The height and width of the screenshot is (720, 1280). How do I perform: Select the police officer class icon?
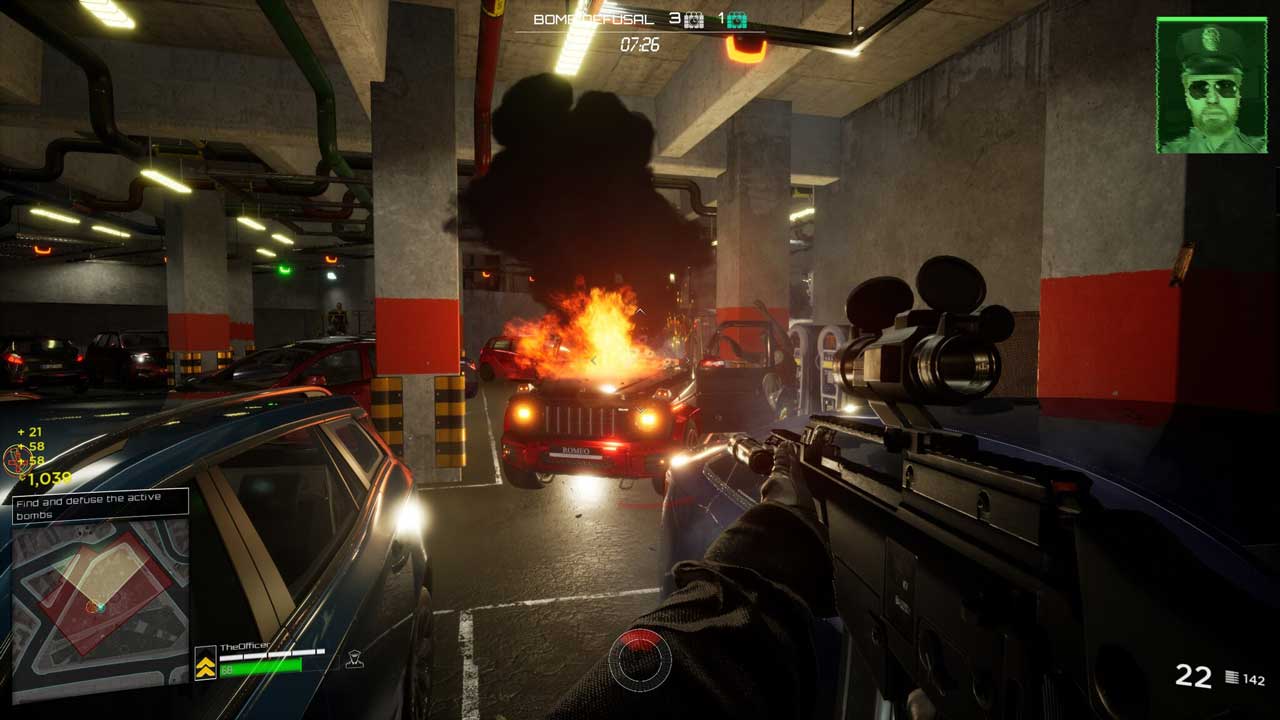pyautogui.click(x=353, y=659)
